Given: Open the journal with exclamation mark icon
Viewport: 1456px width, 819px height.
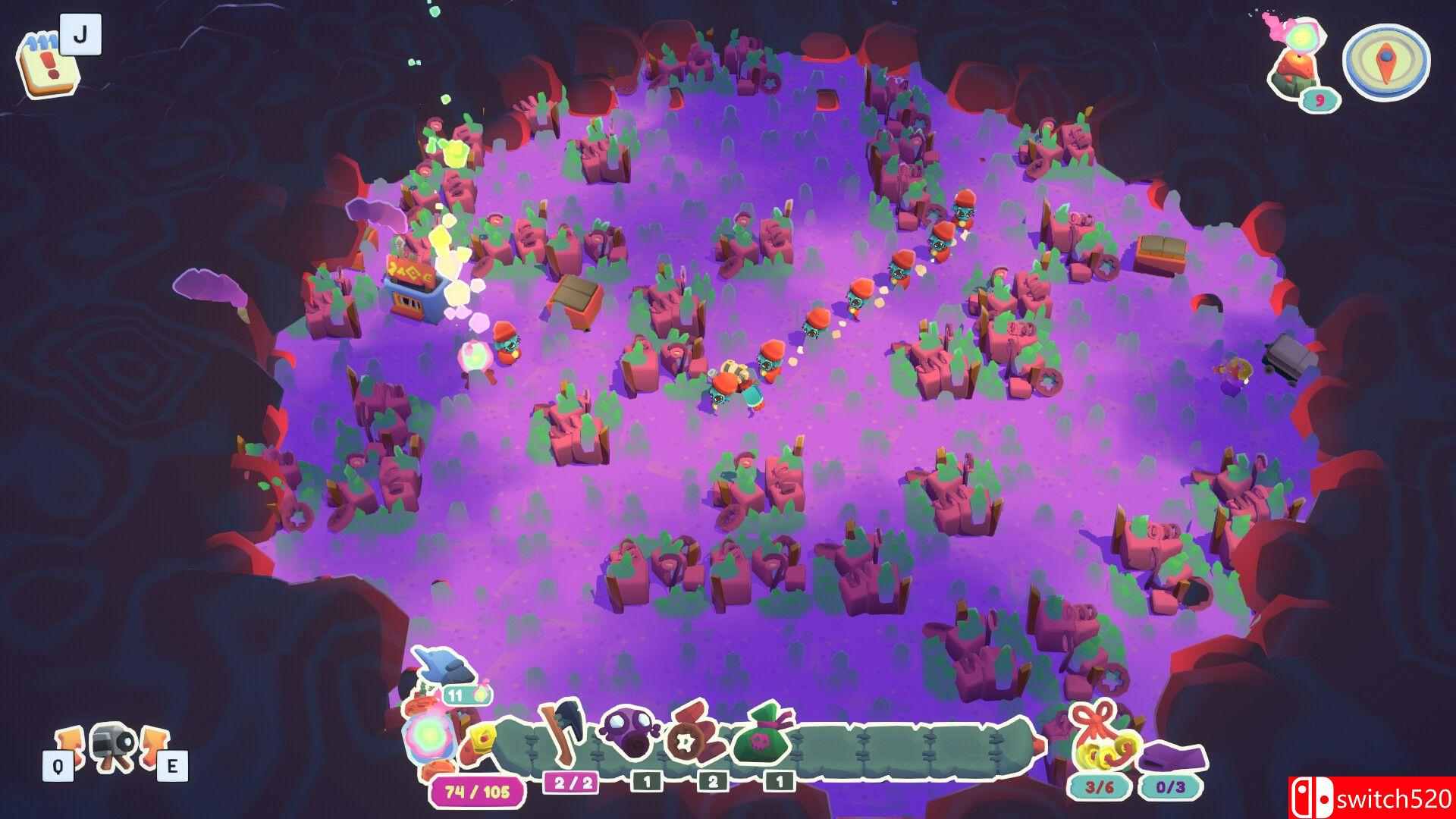Looking at the screenshot, I should tap(47, 63).
